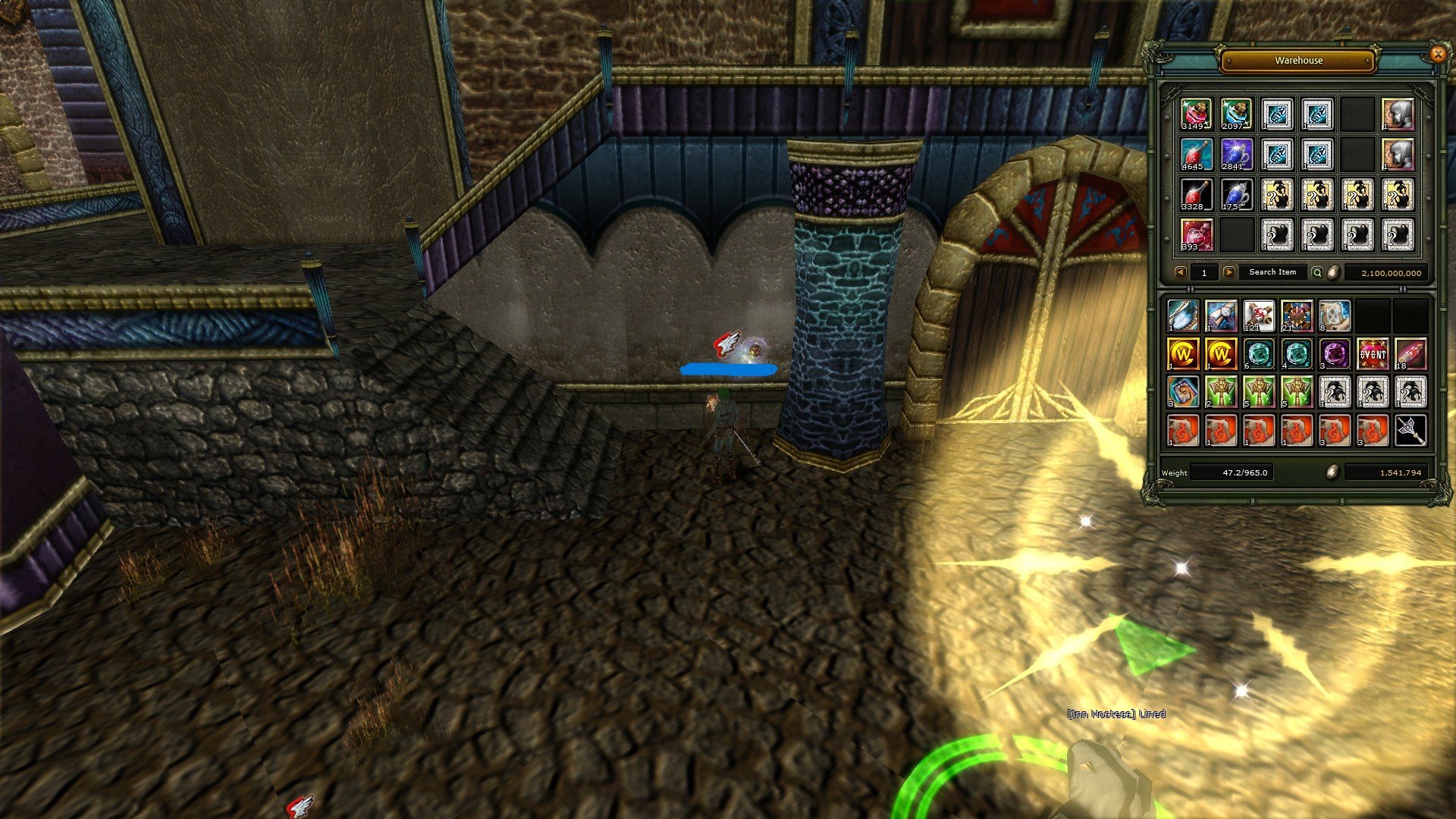The image size is (1456, 819).
Task: Choose the spiked shield stack of 21
Action: 1297,315
